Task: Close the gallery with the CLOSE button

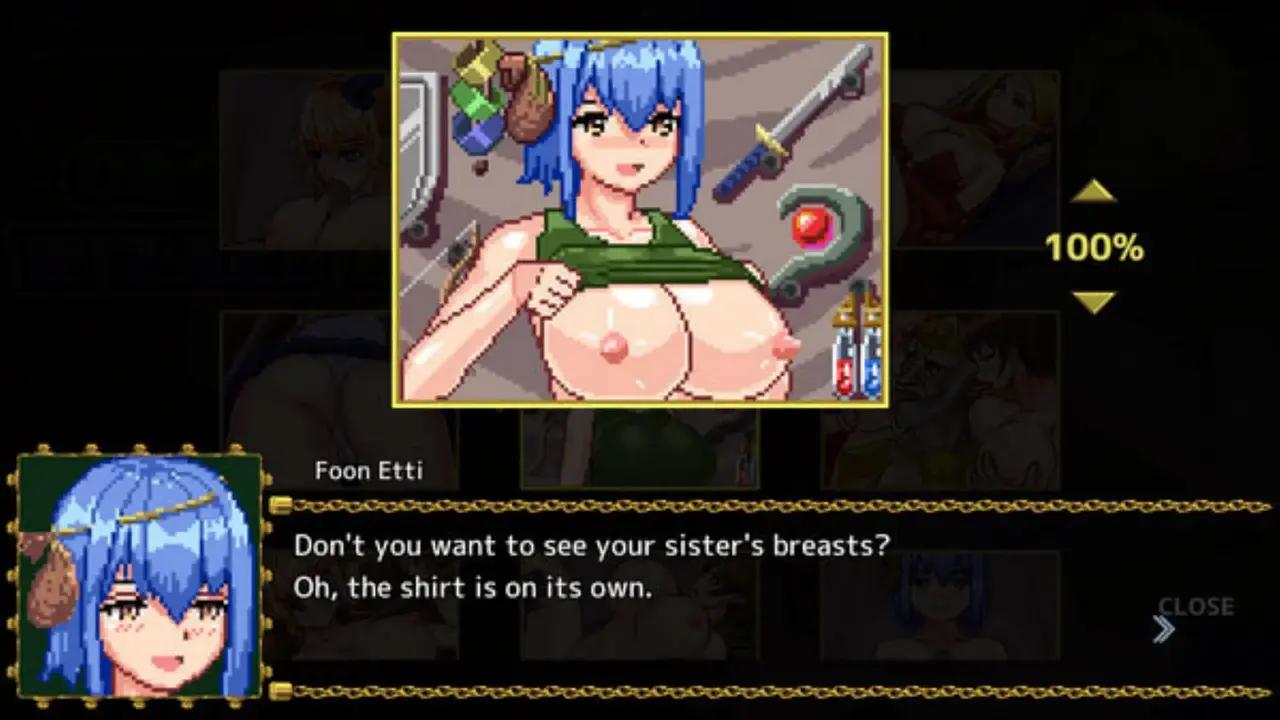Action: pos(1196,606)
